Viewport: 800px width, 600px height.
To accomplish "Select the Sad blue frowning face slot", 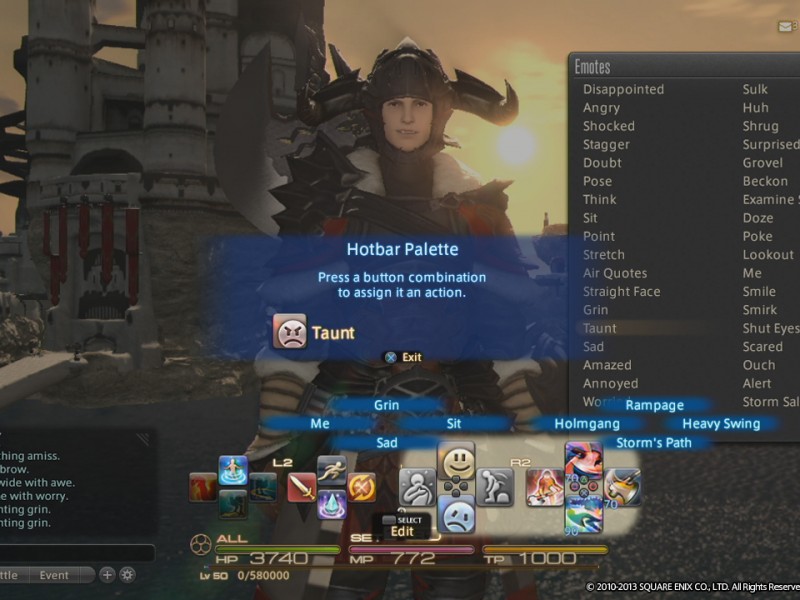I will pos(456,514).
